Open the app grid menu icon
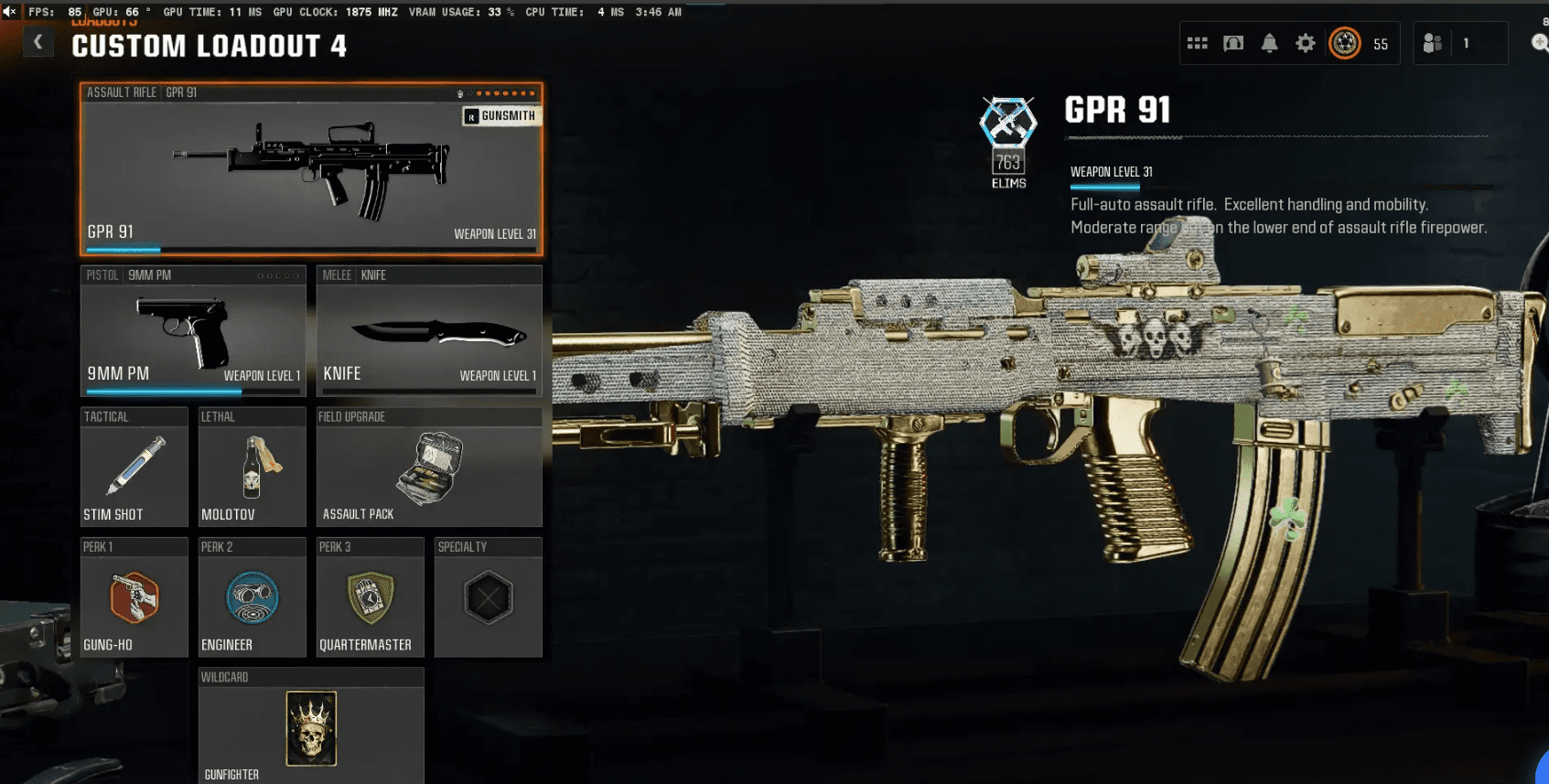1549x784 pixels. (1198, 42)
